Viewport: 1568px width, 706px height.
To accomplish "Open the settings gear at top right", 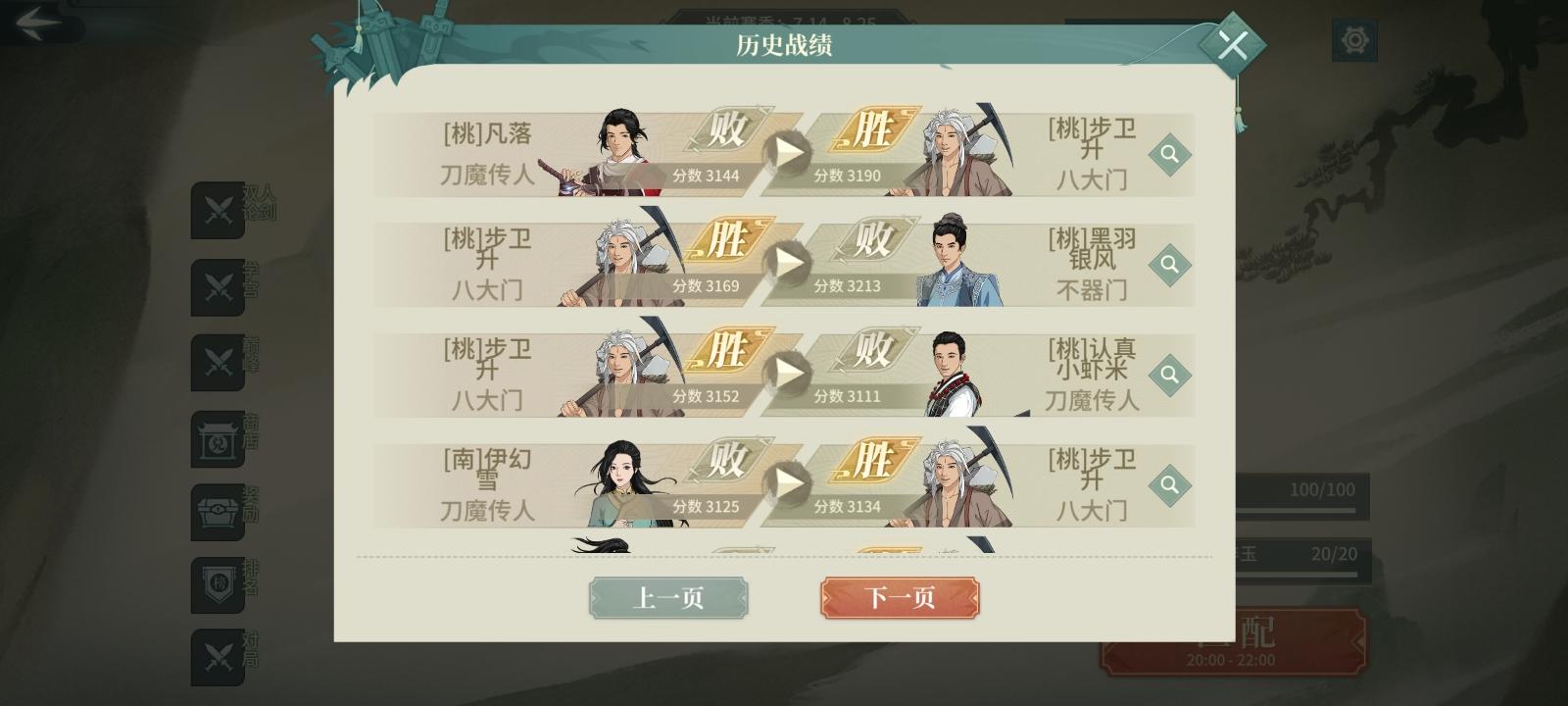I will click(x=1355, y=40).
